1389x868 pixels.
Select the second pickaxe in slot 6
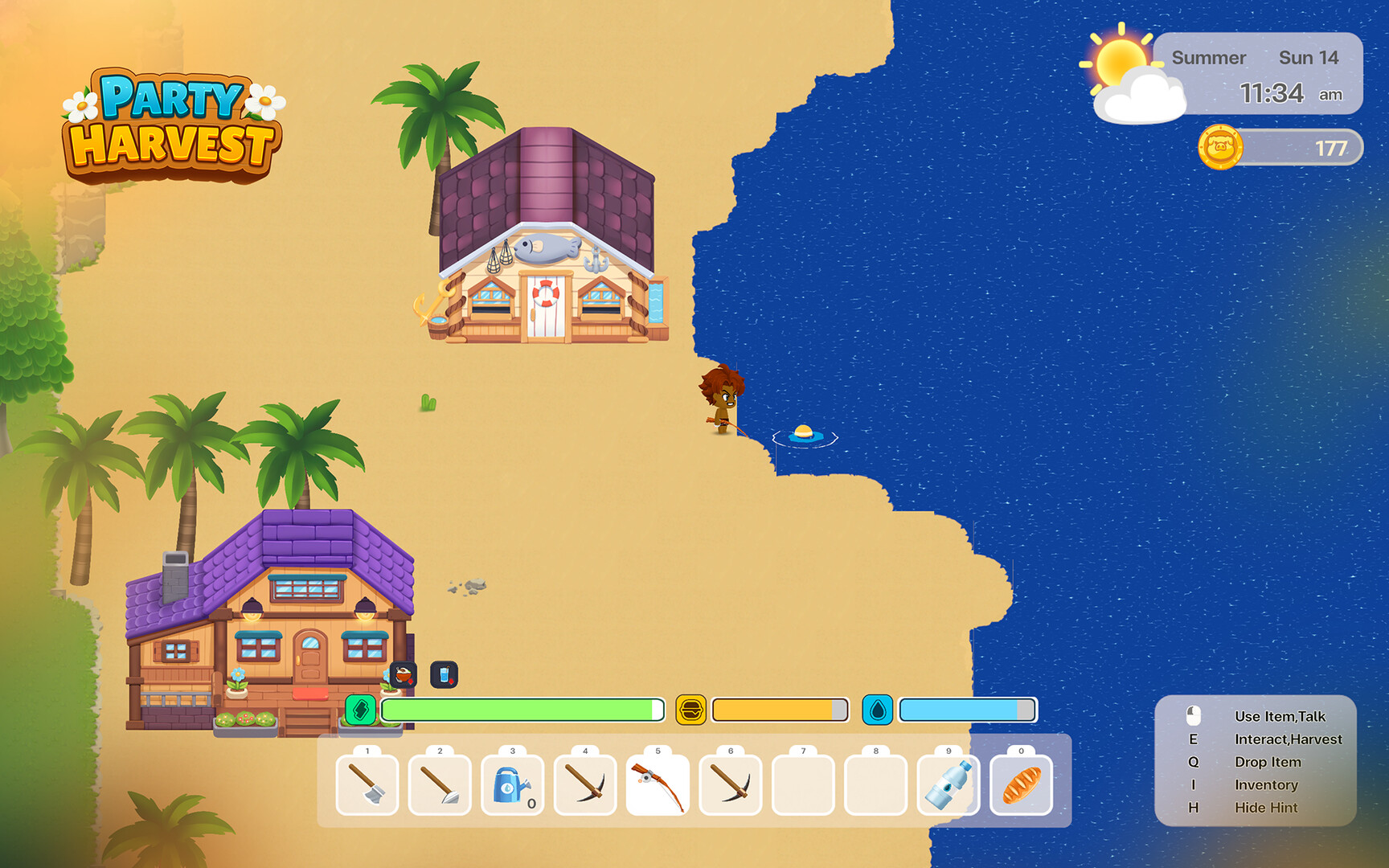pos(730,785)
